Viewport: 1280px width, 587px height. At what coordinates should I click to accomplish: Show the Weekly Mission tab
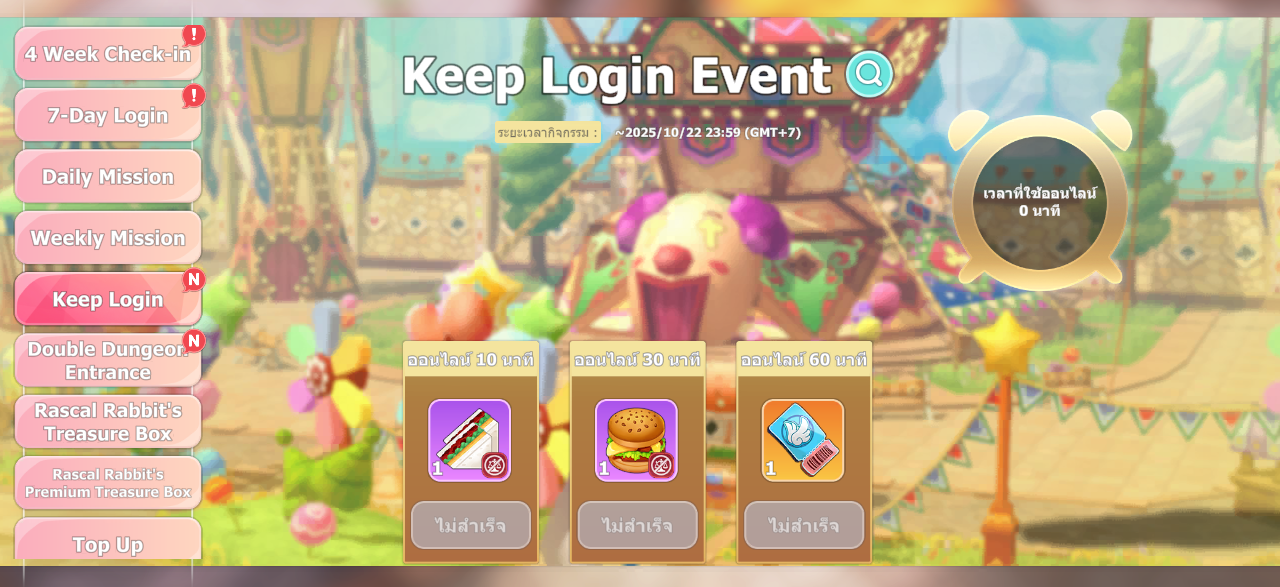click(108, 238)
